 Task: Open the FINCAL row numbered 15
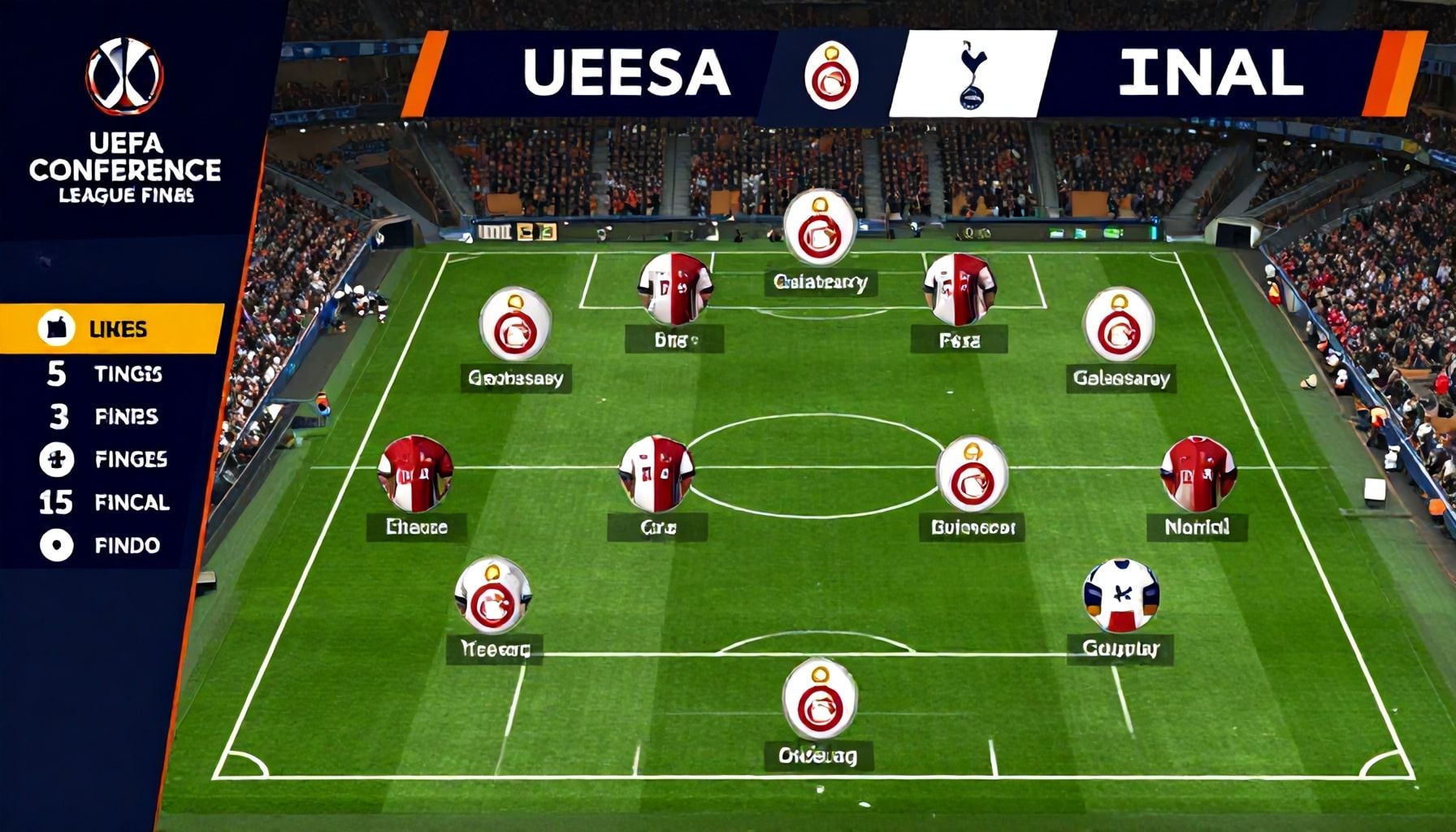tap(111, 502)
